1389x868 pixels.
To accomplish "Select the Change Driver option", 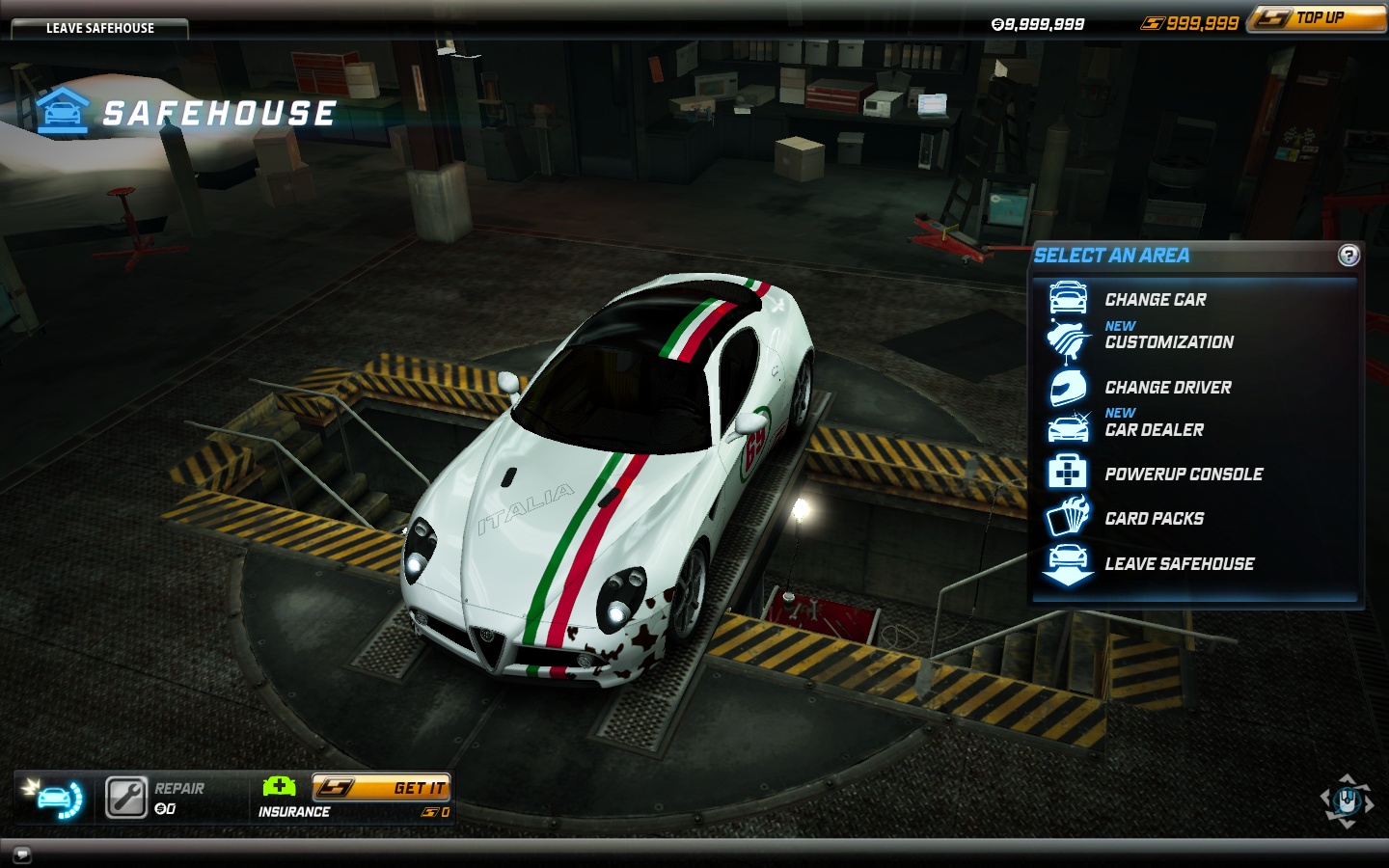I will click(1167, 388).
